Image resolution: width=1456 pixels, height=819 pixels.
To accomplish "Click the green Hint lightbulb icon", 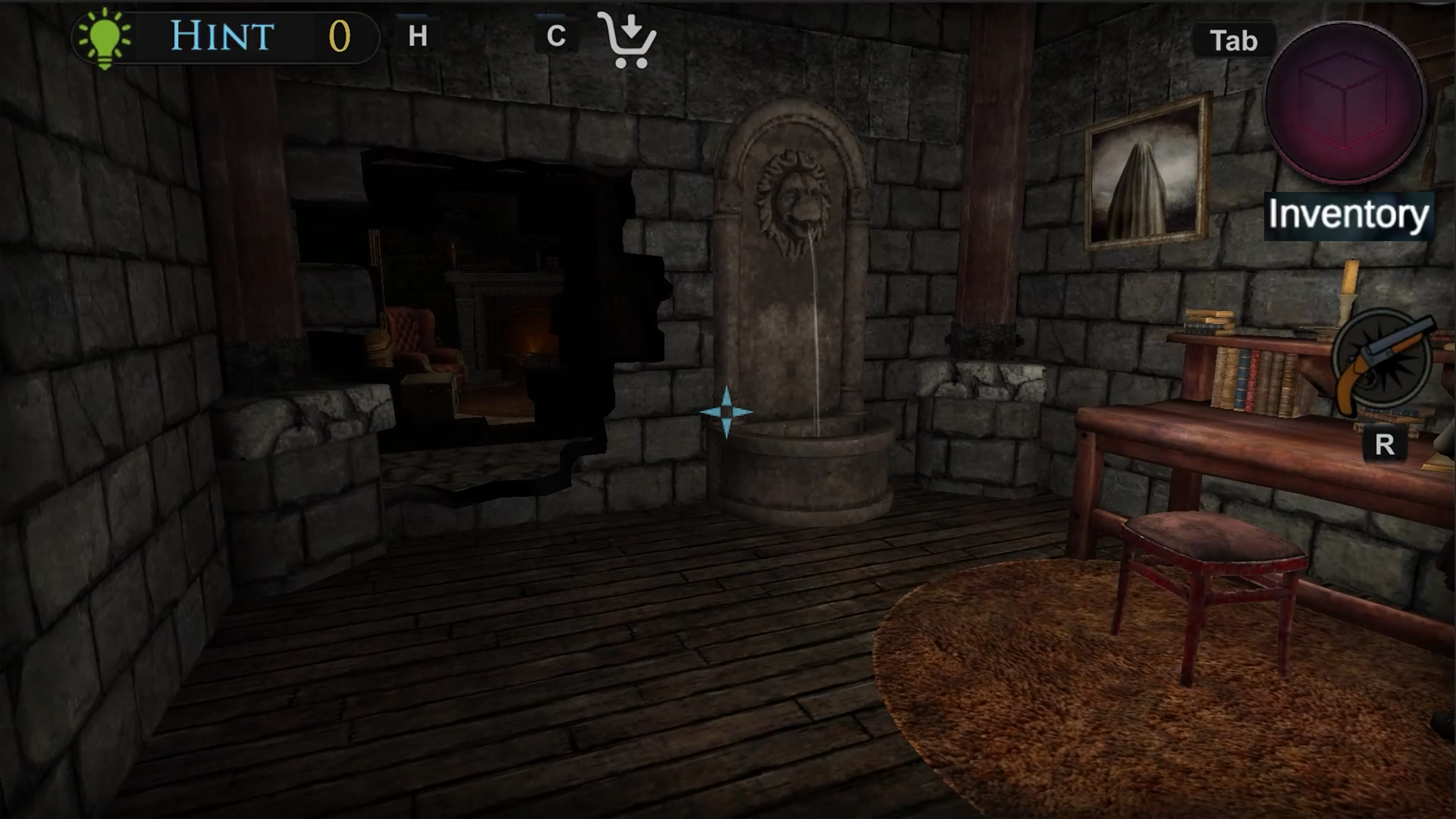I will pyautogui.click(x=104, y=36).
